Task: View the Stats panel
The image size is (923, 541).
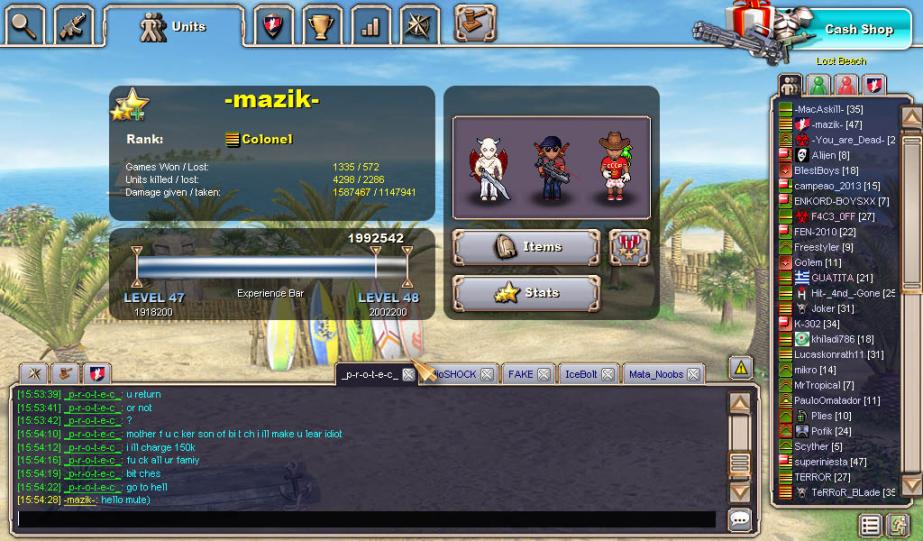Action: point(526,293)
